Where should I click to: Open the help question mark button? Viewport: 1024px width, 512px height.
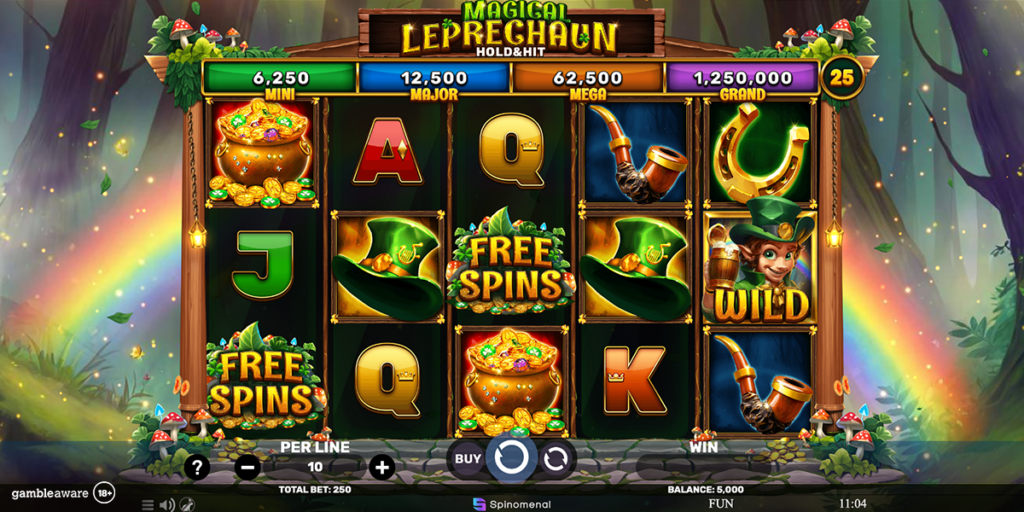[198, 467]
